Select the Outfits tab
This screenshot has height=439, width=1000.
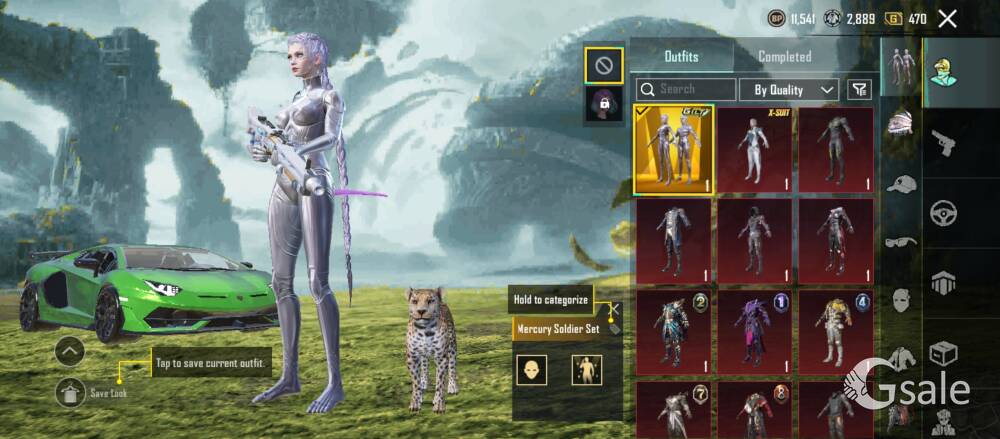click(681, 57)
